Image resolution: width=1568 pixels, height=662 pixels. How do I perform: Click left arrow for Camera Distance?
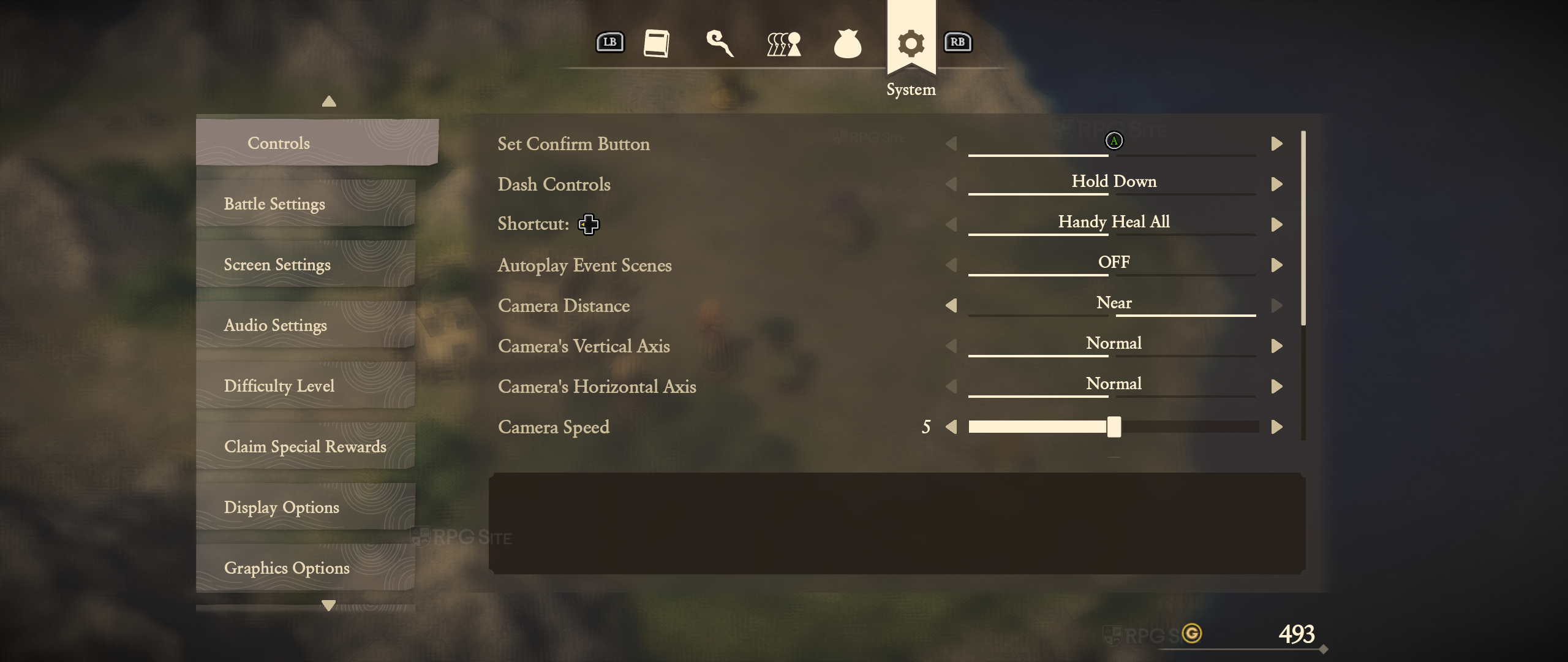pos(951,305)
